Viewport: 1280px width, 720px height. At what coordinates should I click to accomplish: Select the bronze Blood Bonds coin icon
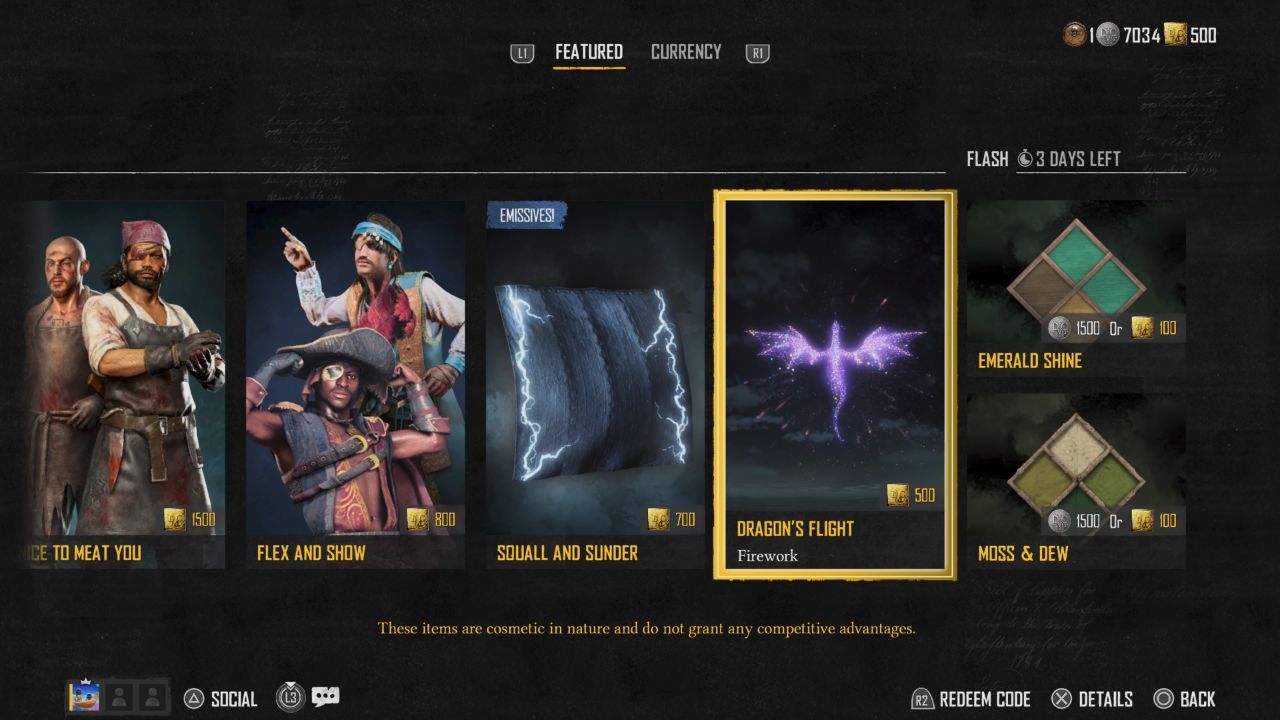pyautogui.click(x=1075, y=36)
